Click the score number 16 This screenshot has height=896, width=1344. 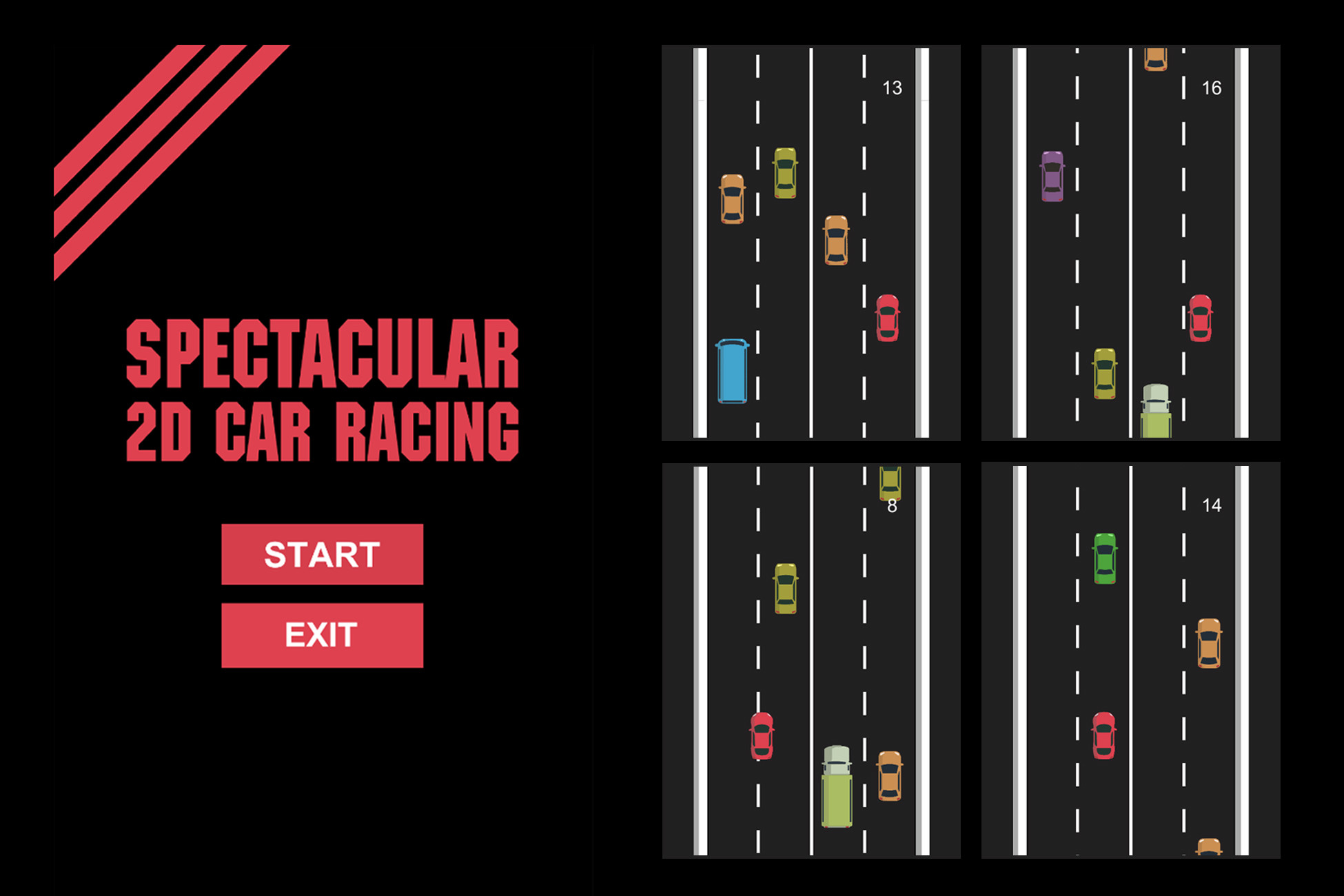1212,88
